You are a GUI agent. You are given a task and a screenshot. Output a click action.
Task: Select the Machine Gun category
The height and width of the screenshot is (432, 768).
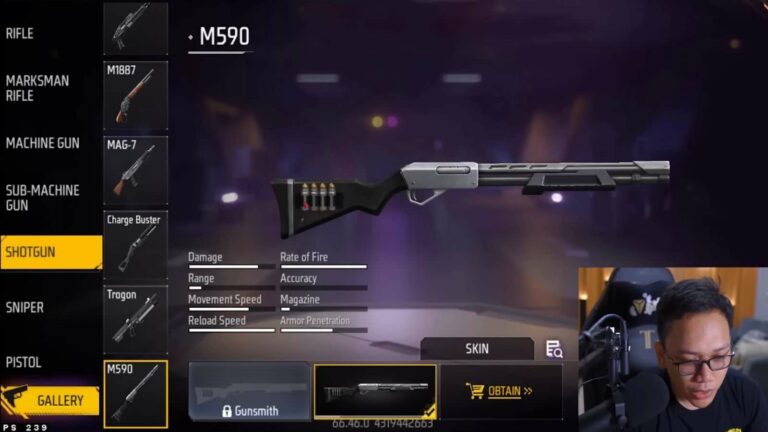point(42,143)
